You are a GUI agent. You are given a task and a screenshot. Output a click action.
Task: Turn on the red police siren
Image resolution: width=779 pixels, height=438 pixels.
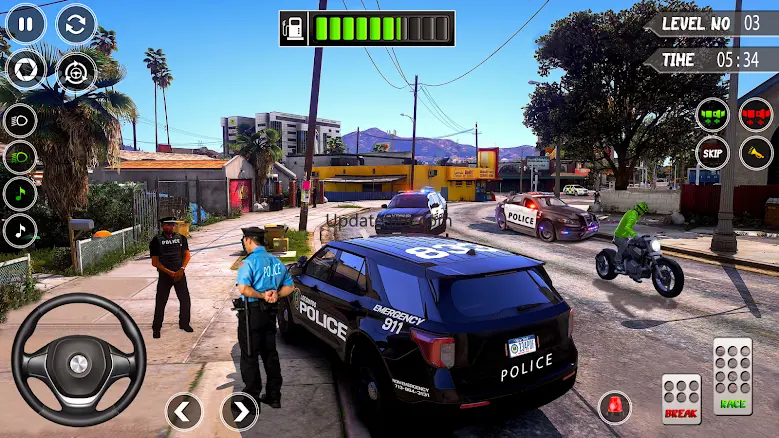614,407
